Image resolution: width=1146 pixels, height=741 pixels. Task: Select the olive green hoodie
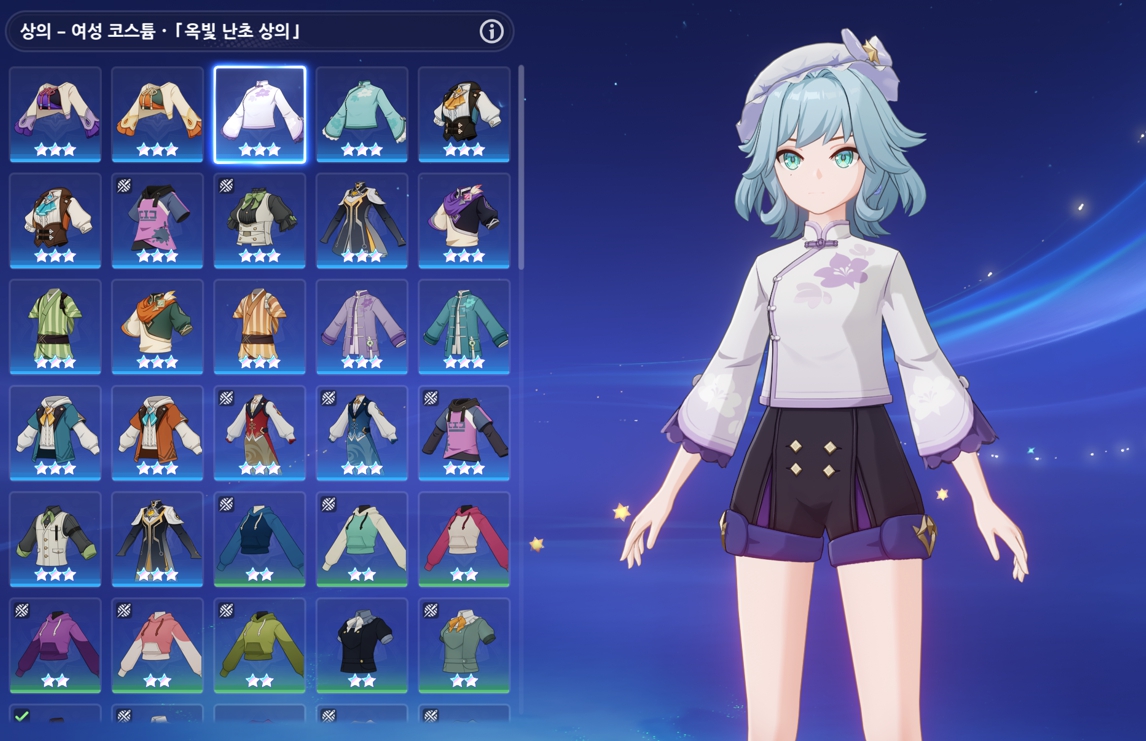tap(259, 645)
